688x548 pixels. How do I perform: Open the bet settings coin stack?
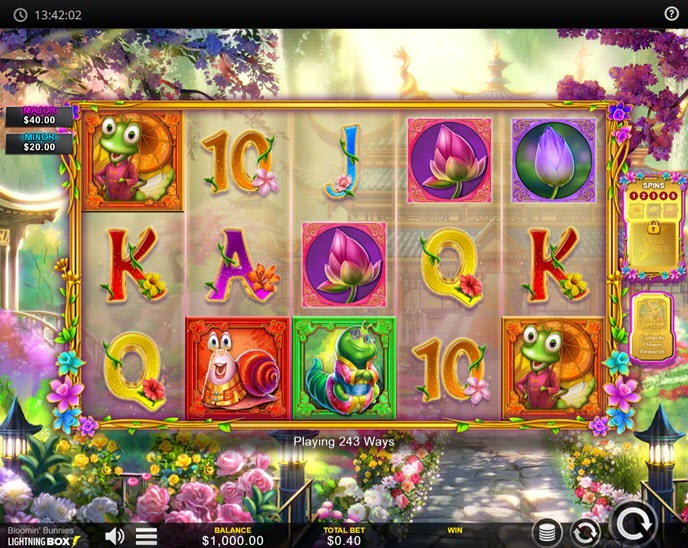click(x=546, y=532)
